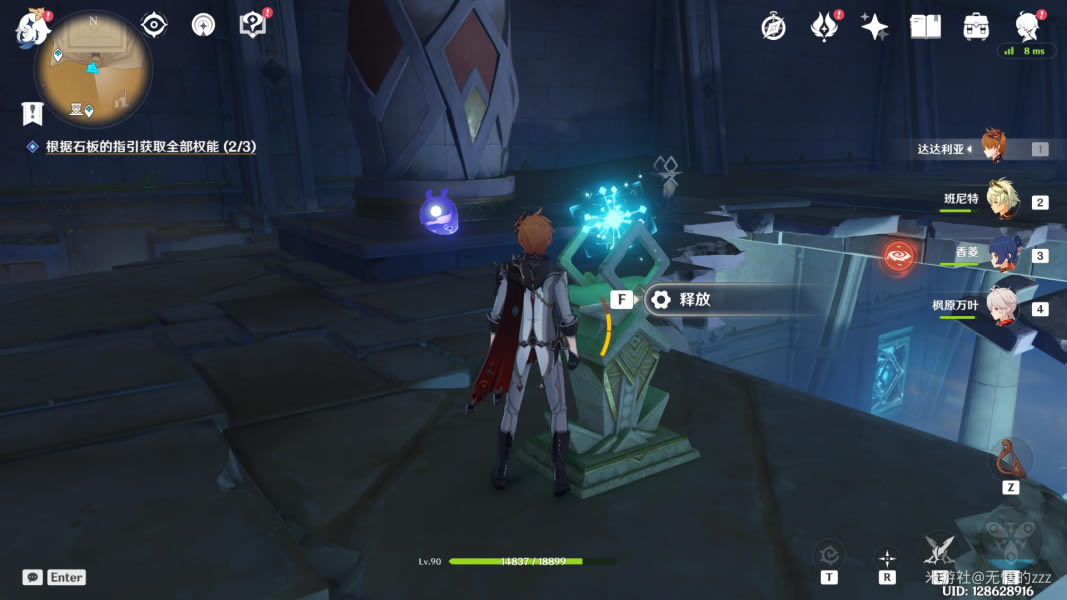1067x600 pixels.
Task: Activate the crossed-blades elemental skill icon
Action: point(939,548)
